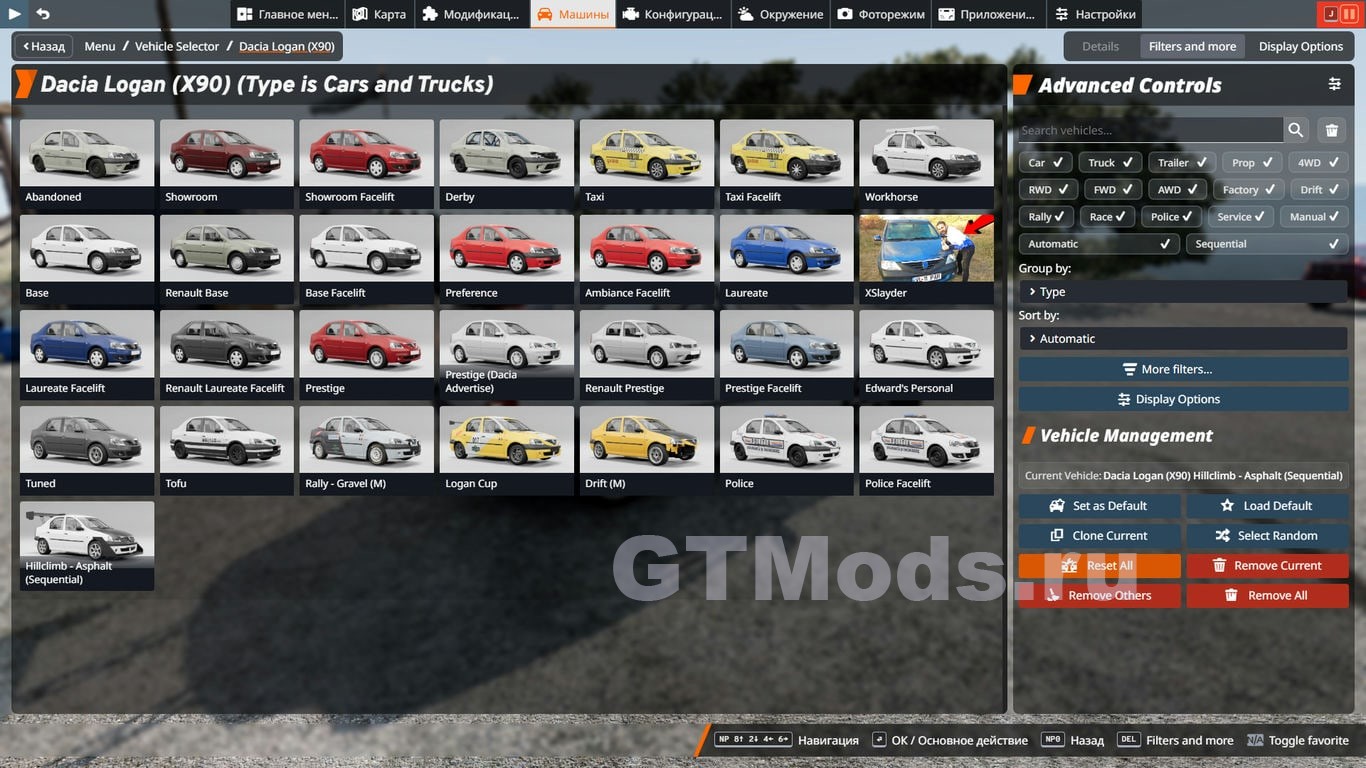Remove all vehicles with Remove All
Screen dimensions: 1366x768
(x=1267, y=596)
